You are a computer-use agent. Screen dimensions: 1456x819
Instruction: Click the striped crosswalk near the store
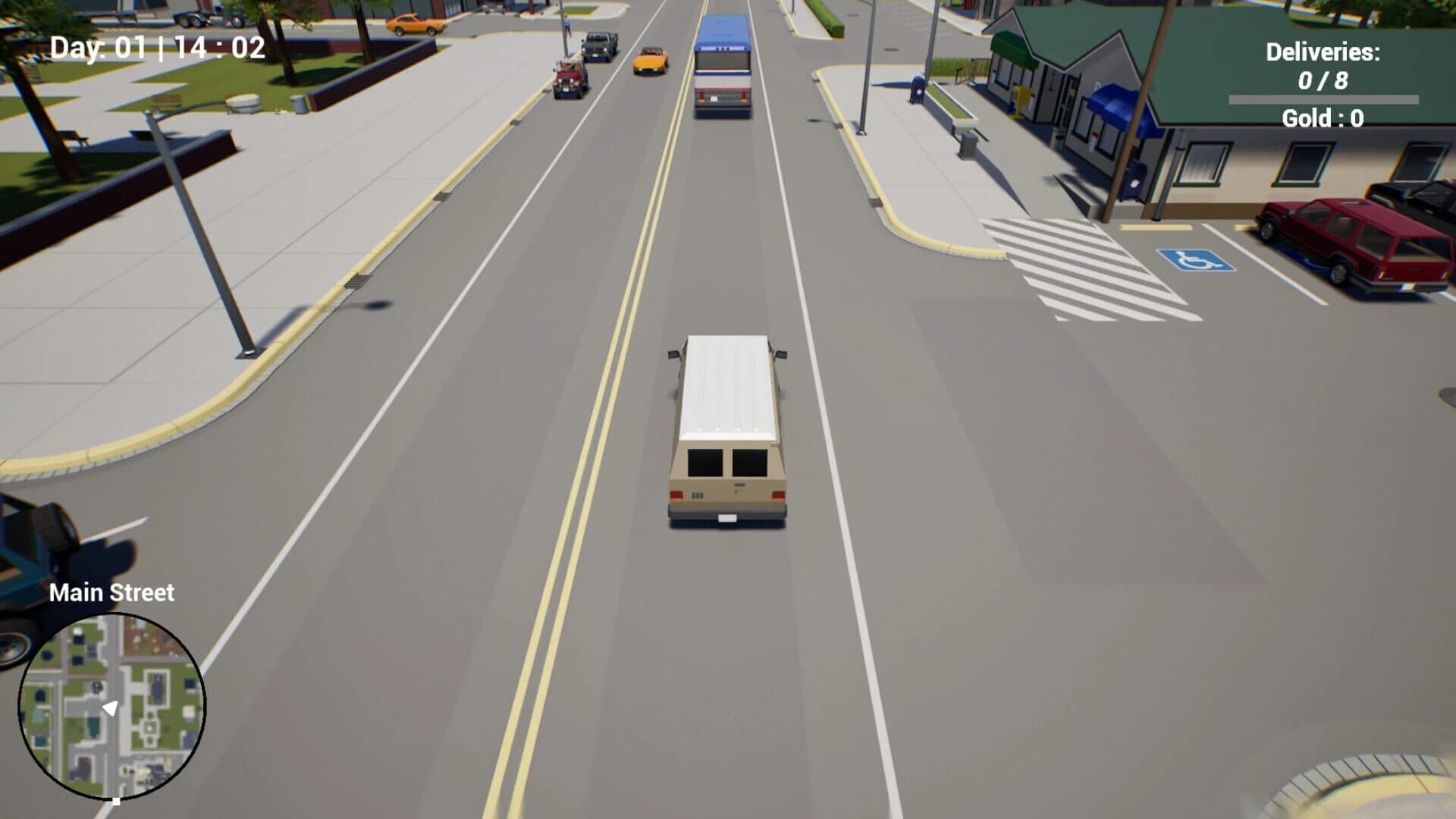coord(1062,265)
